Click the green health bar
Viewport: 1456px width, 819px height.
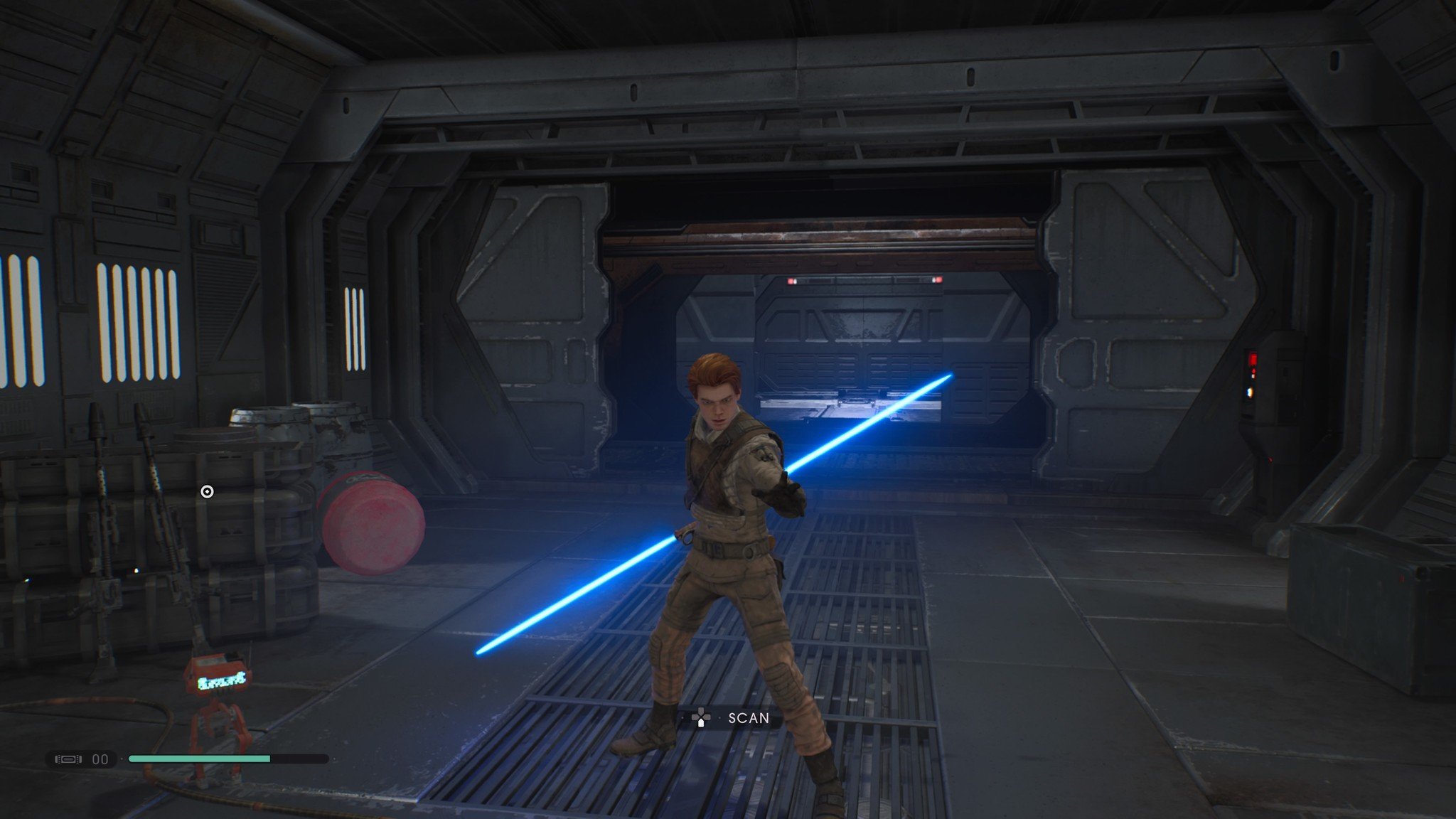tap(199, 759)
